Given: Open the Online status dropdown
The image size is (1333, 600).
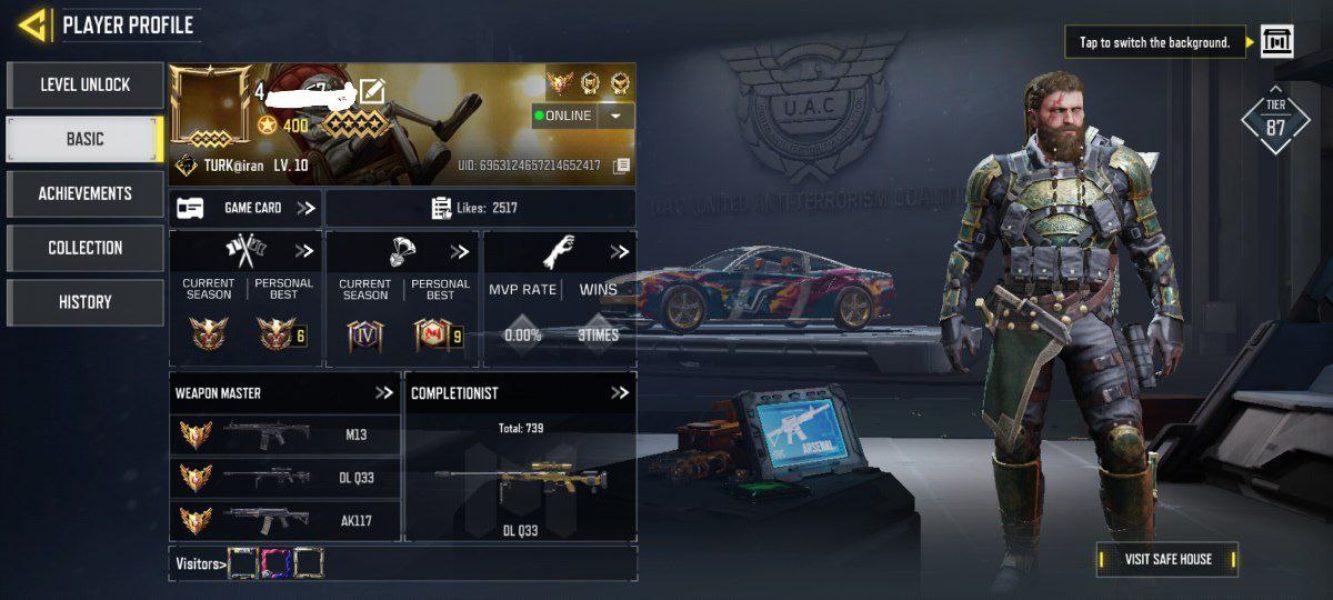Looking at the screenshot, I should (616, 116).
